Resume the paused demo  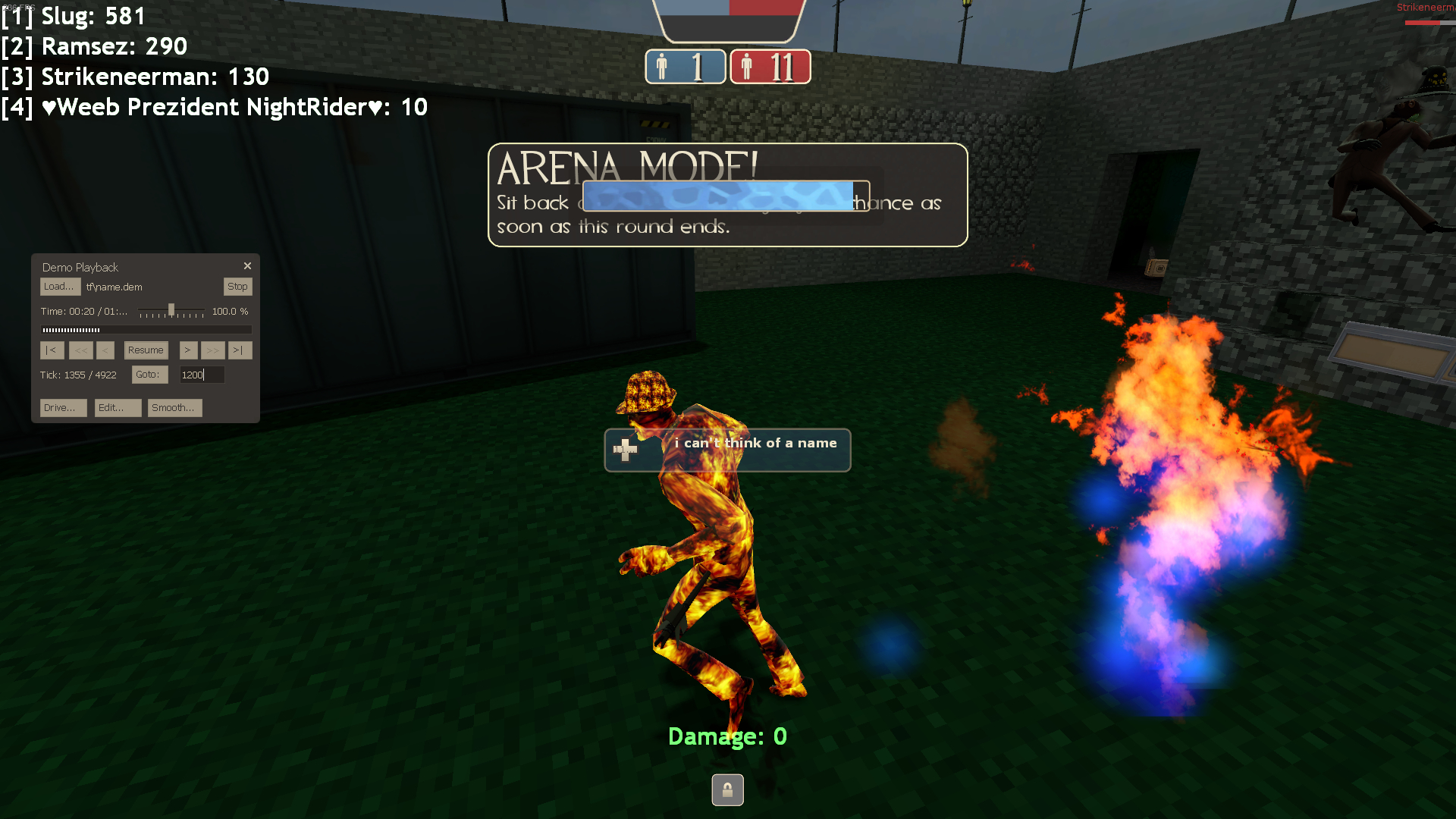tap(146, 350)
